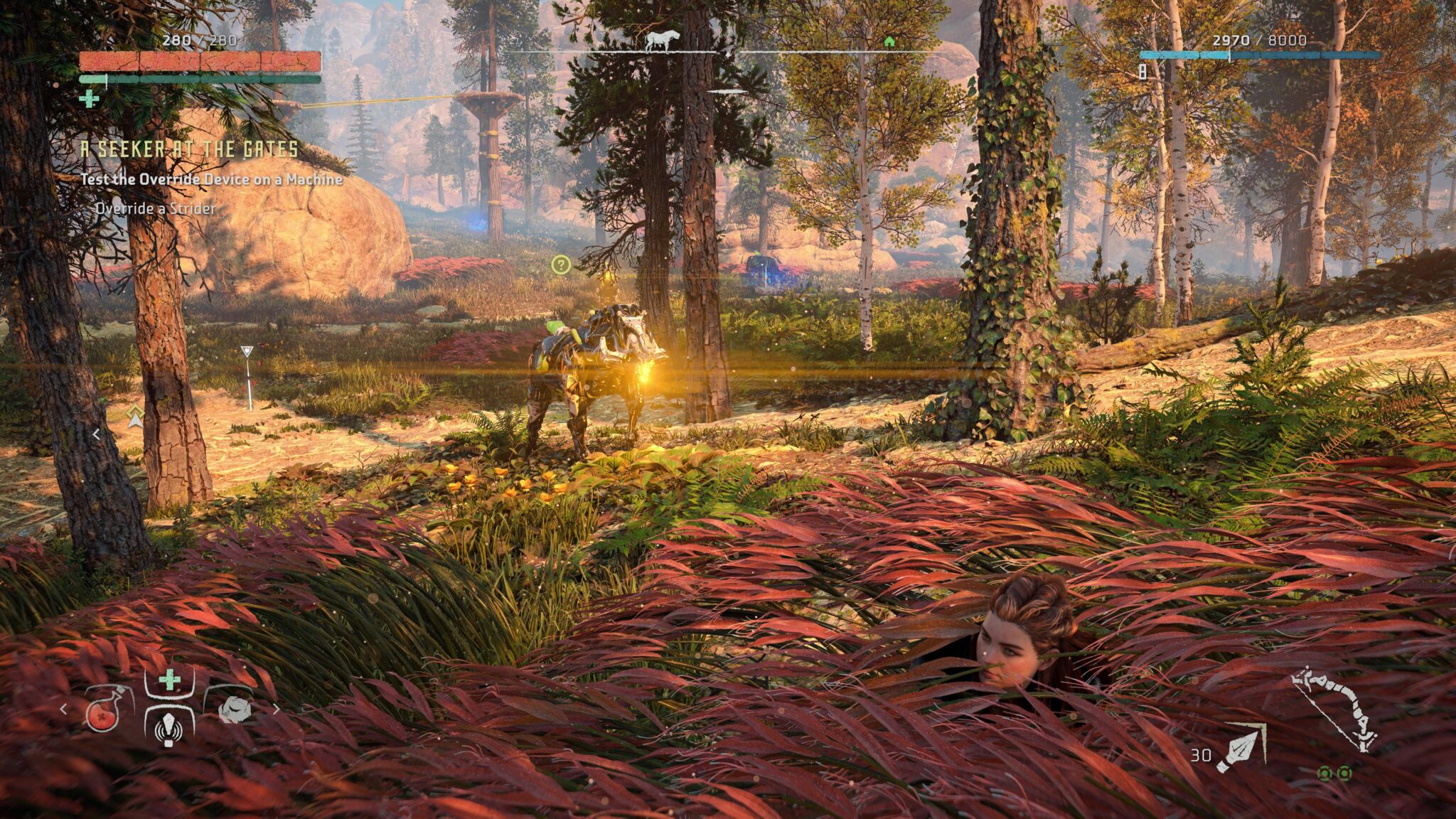1456x819 pixels.
Task: Click the green medicine pouch cross icon
Action: click(168, 678)
